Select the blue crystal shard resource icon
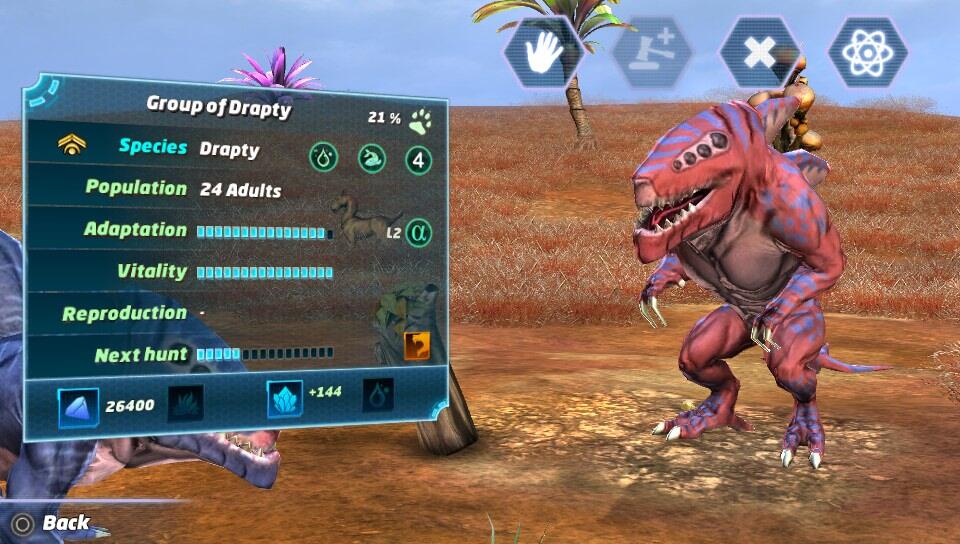The width and height of the screenshot is (960, 544). [x=78, y=406]
